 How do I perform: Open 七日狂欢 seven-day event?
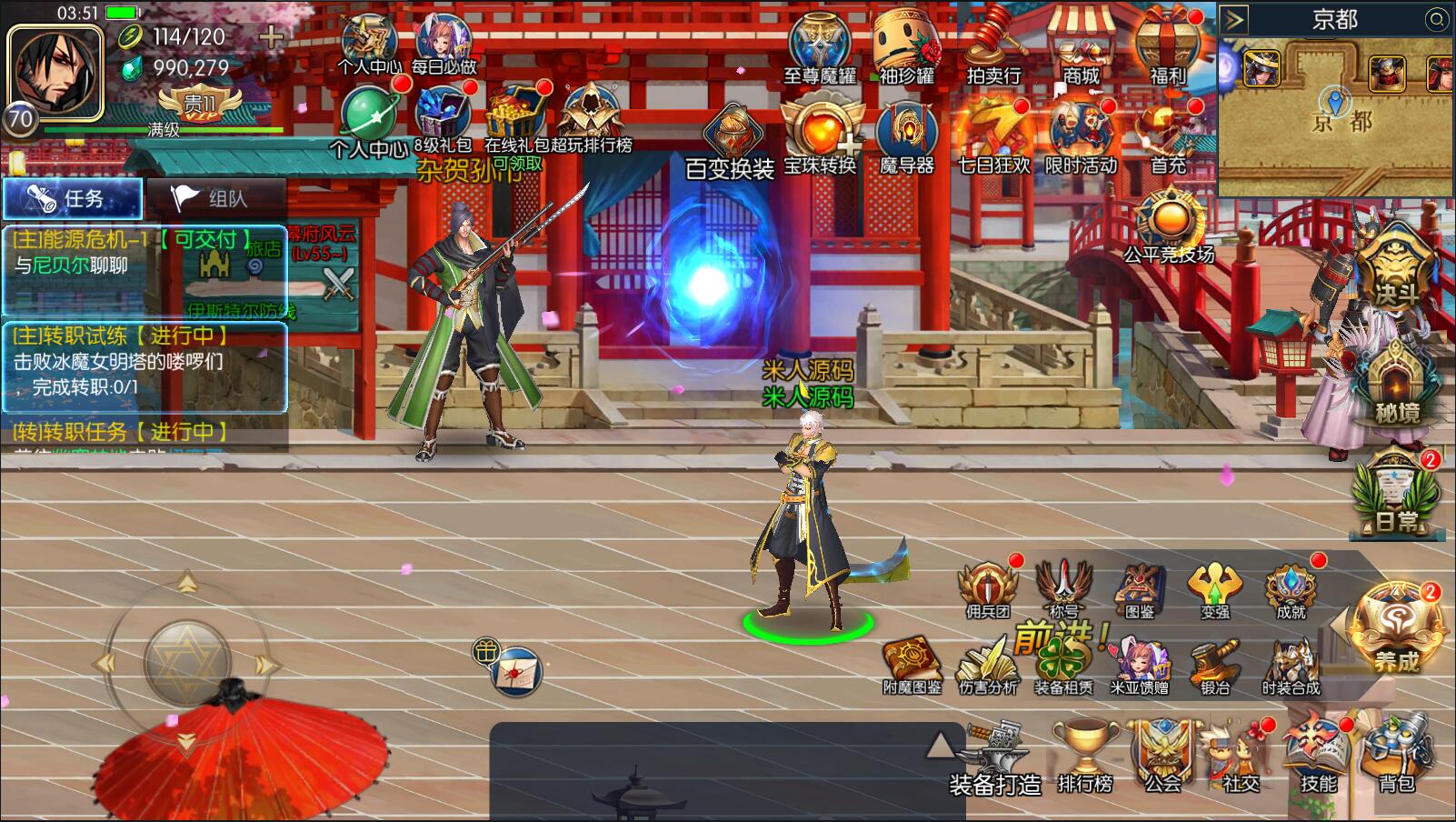coord(992,136)
